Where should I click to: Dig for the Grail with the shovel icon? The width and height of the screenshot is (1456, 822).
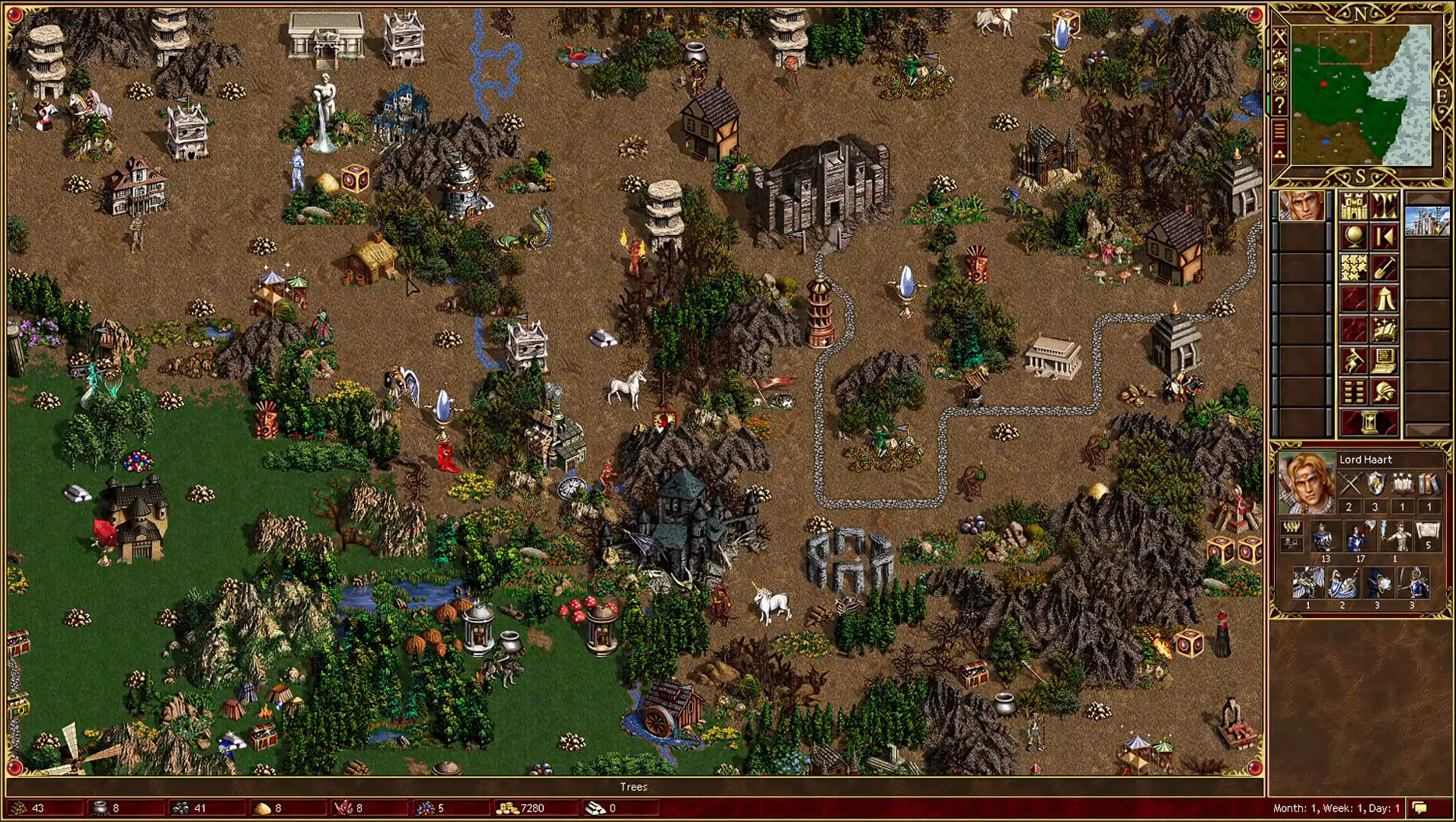point(1385,268)
